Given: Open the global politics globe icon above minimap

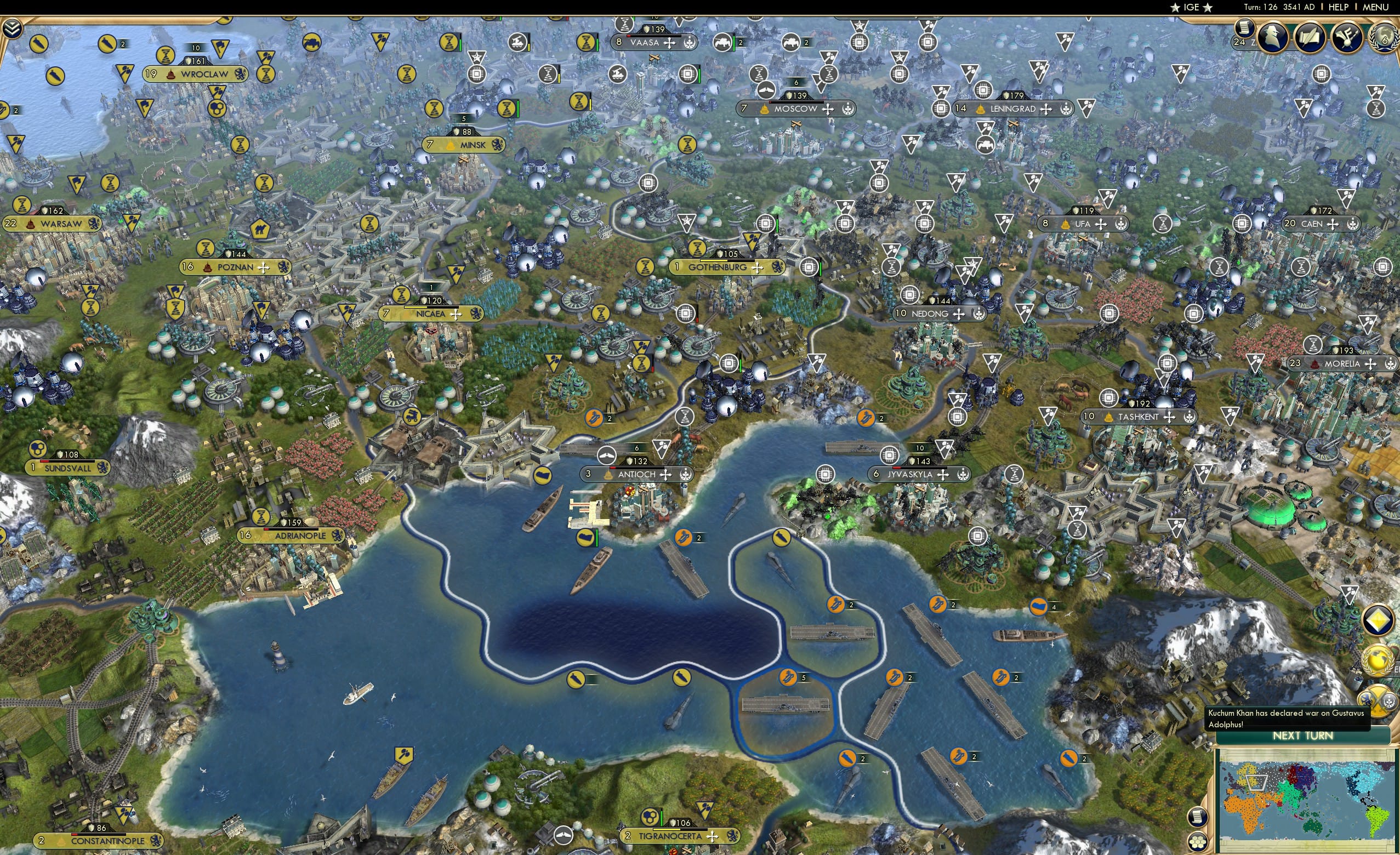Looking at the screenshot, I should [x=1378, y=661].
